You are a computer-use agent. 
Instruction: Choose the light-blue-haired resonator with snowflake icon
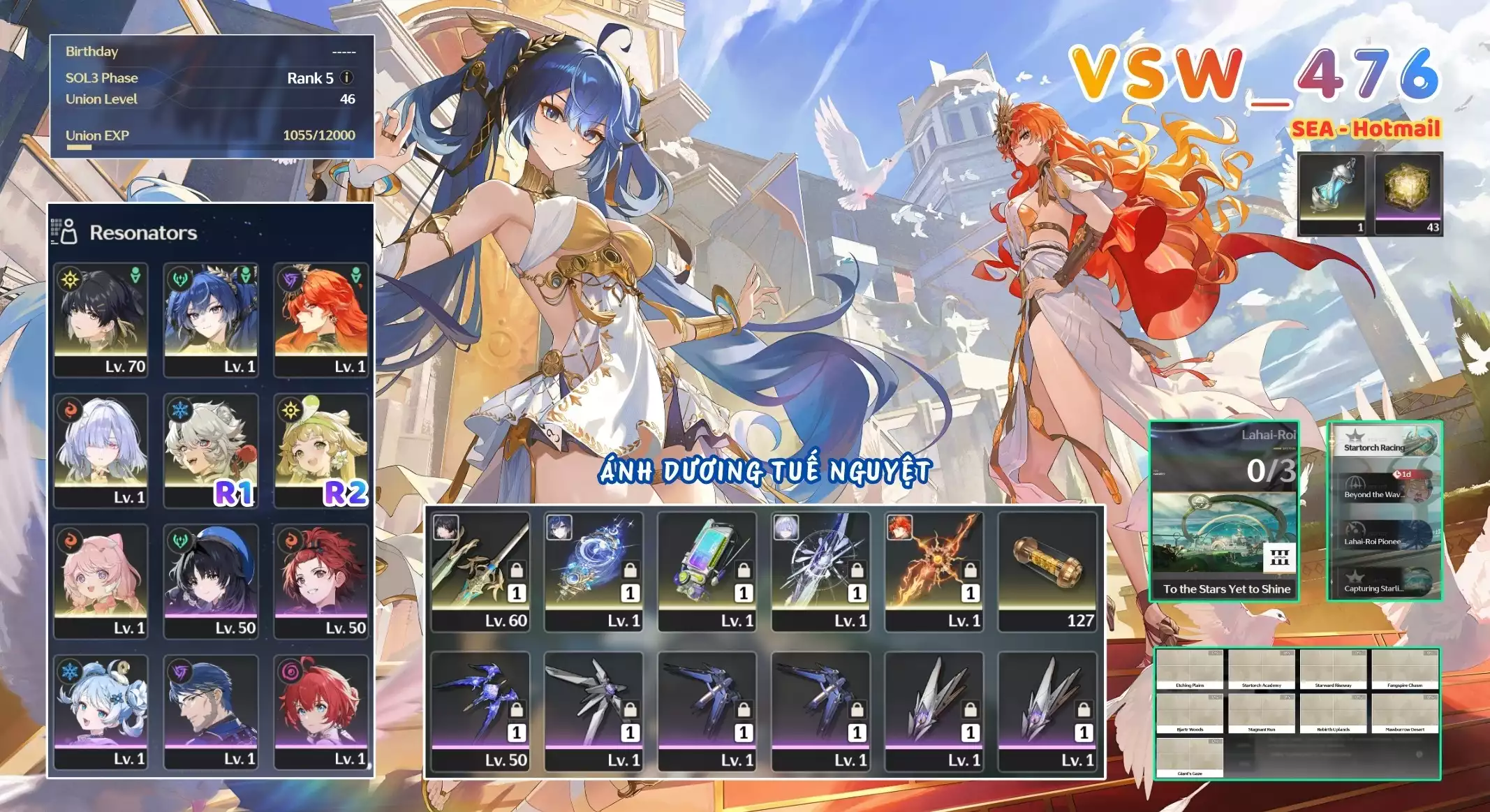(101, 711)
